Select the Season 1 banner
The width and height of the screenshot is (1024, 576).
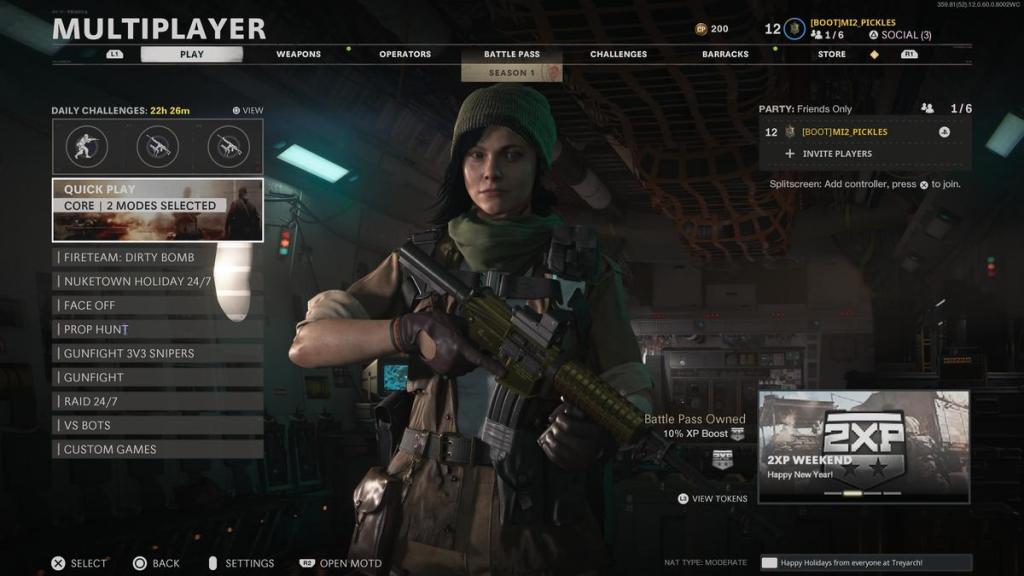tap(511, 73)
